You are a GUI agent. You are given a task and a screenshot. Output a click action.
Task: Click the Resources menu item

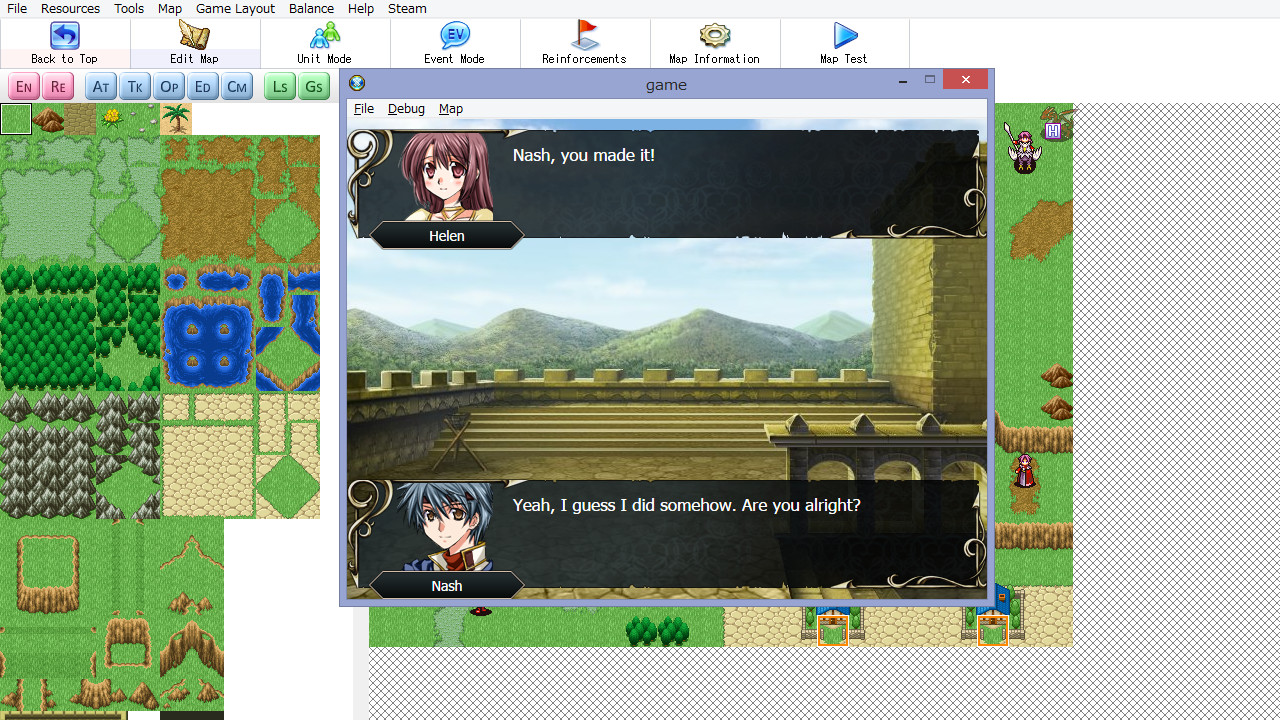pyautogui.click(x=70, y=8)
